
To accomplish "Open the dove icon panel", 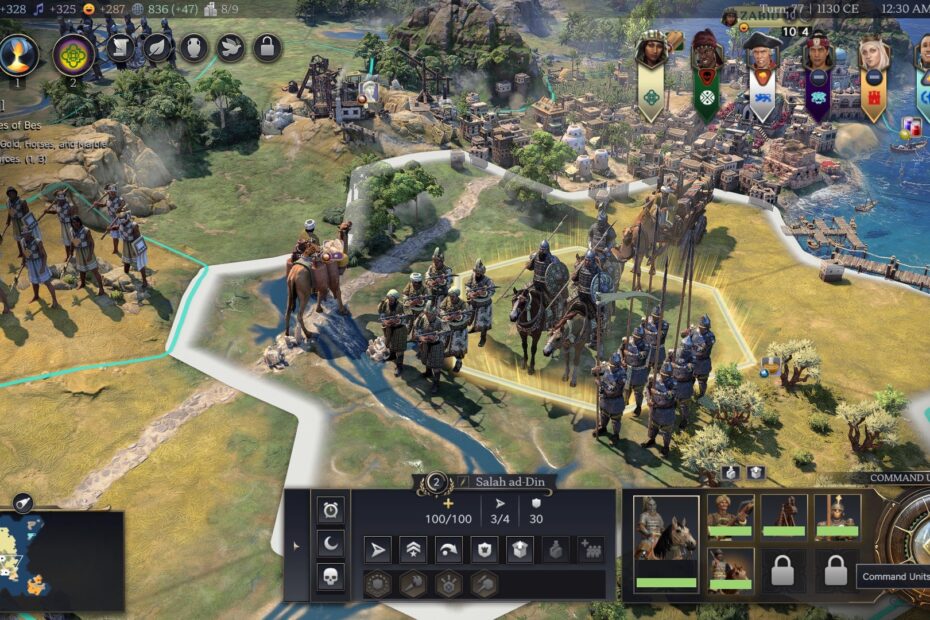I will point(231,46).
